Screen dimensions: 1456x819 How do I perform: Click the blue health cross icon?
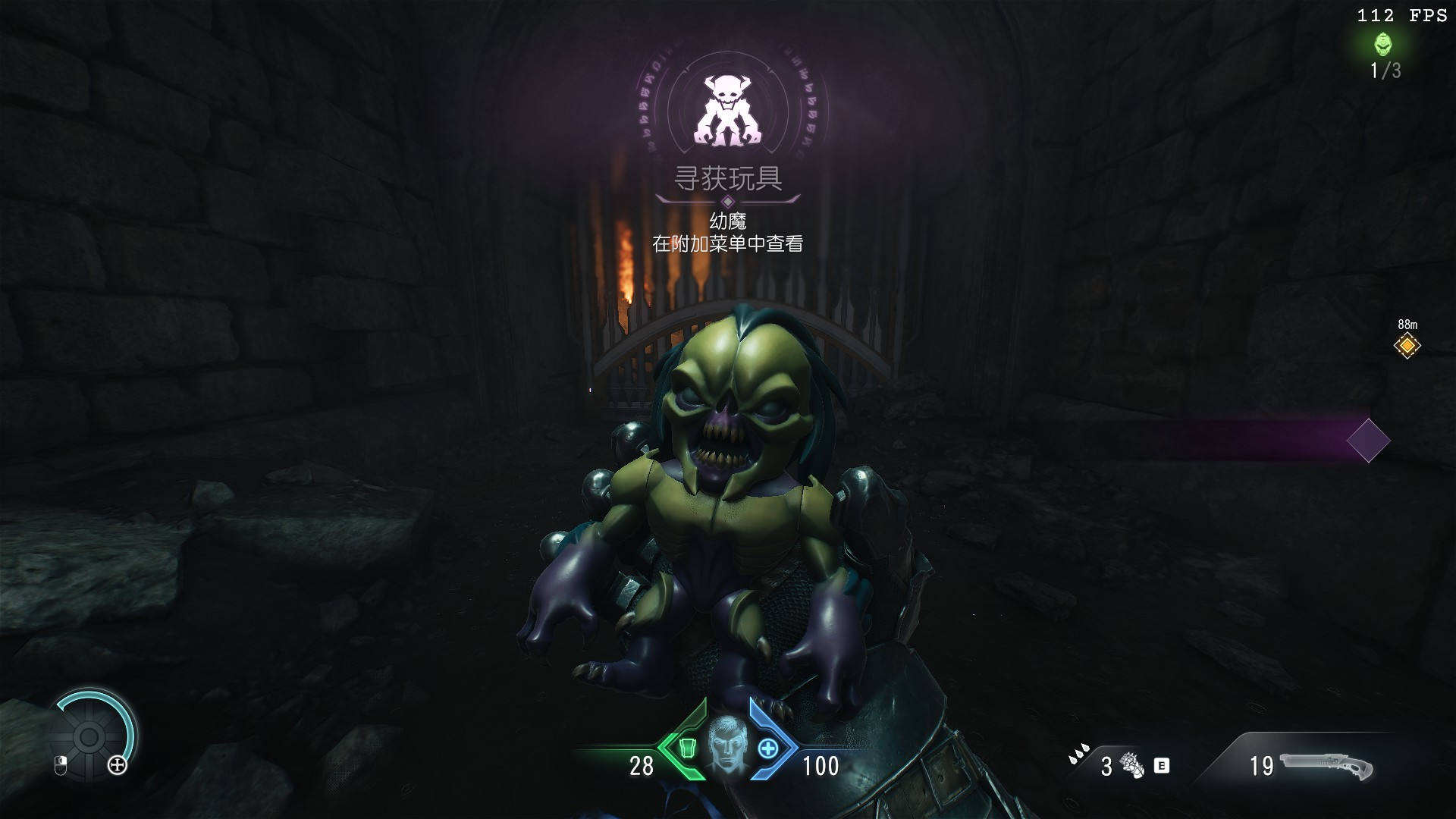click(x=767, y=748)
